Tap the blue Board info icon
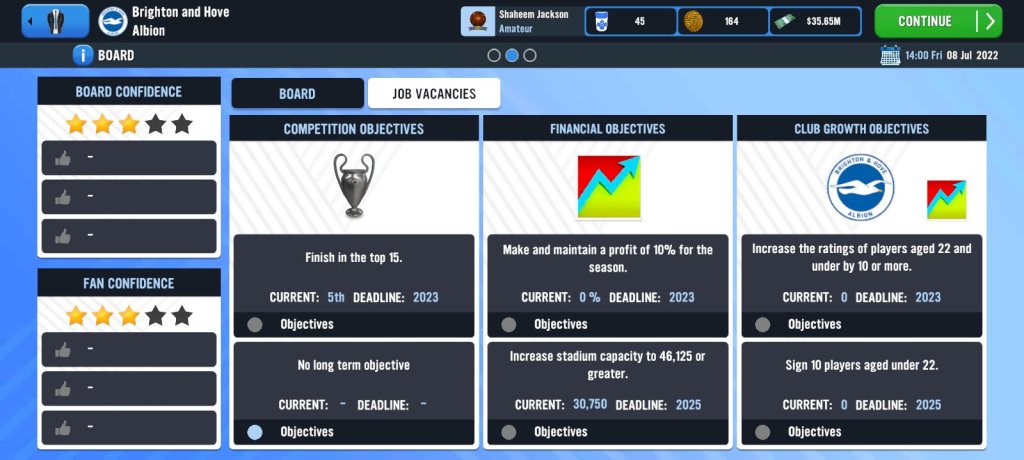 coord(84,55)
